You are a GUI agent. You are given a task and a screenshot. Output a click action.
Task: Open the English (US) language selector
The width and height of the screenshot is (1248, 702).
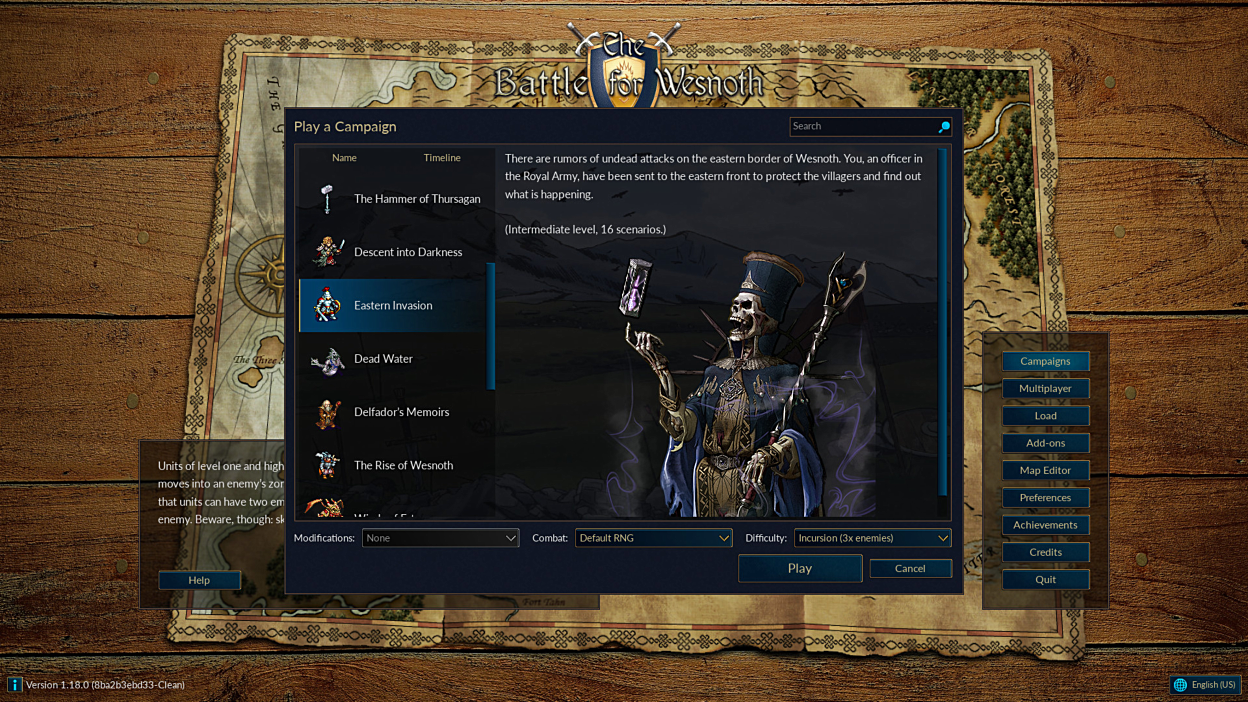(1205, 685)
